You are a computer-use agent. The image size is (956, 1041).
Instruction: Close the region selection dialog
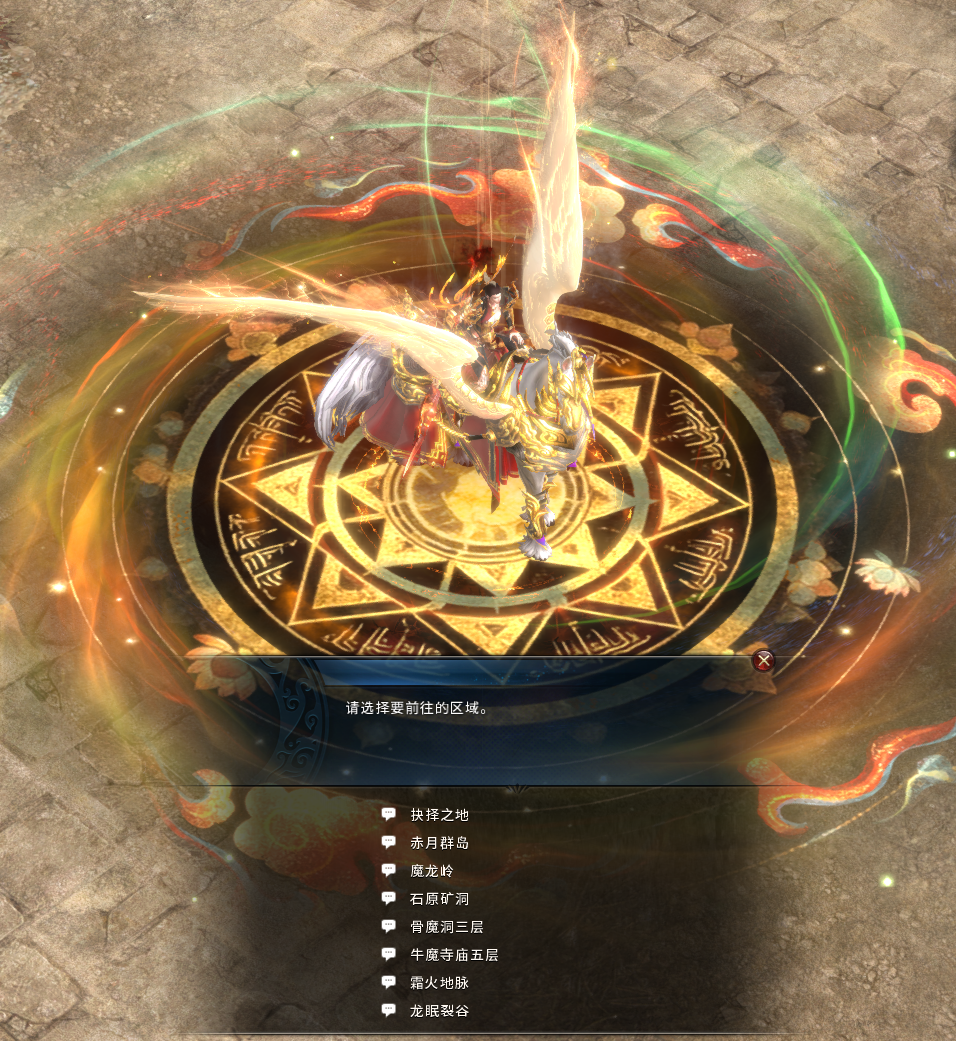[x=763, y=660]
